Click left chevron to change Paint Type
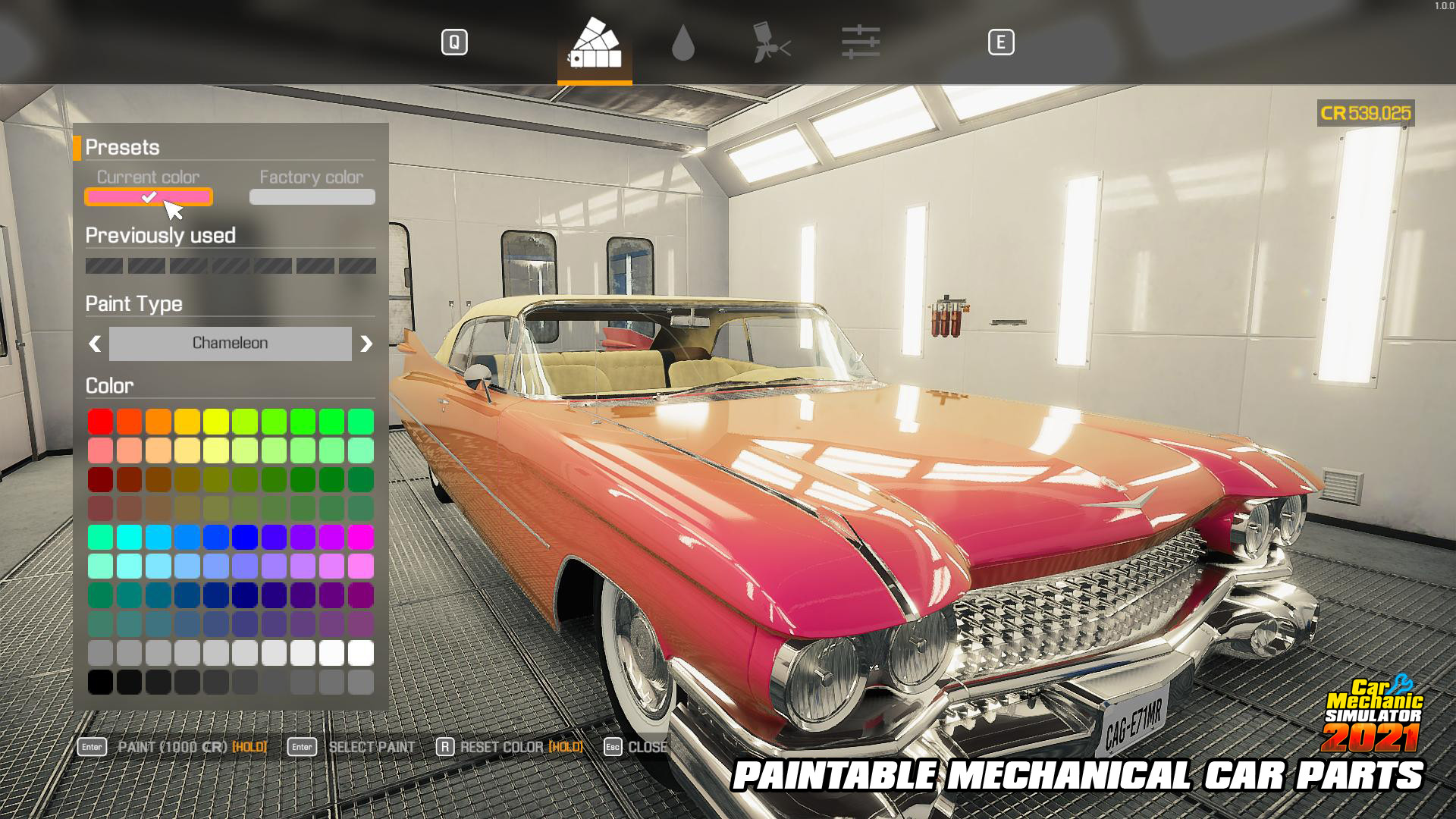 click(94, 344)
